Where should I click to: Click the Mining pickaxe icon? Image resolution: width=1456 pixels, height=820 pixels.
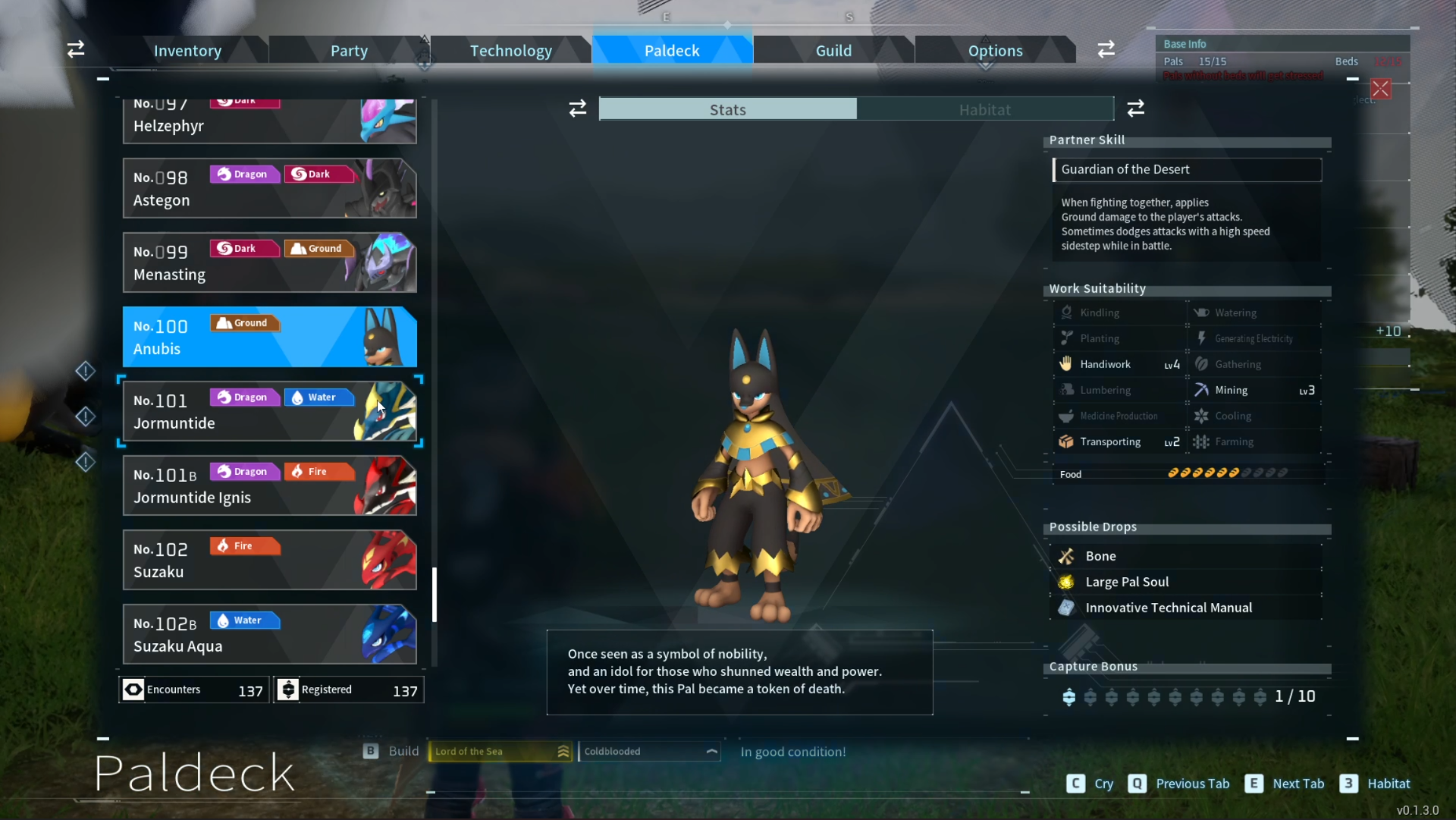pos(1202,390)
